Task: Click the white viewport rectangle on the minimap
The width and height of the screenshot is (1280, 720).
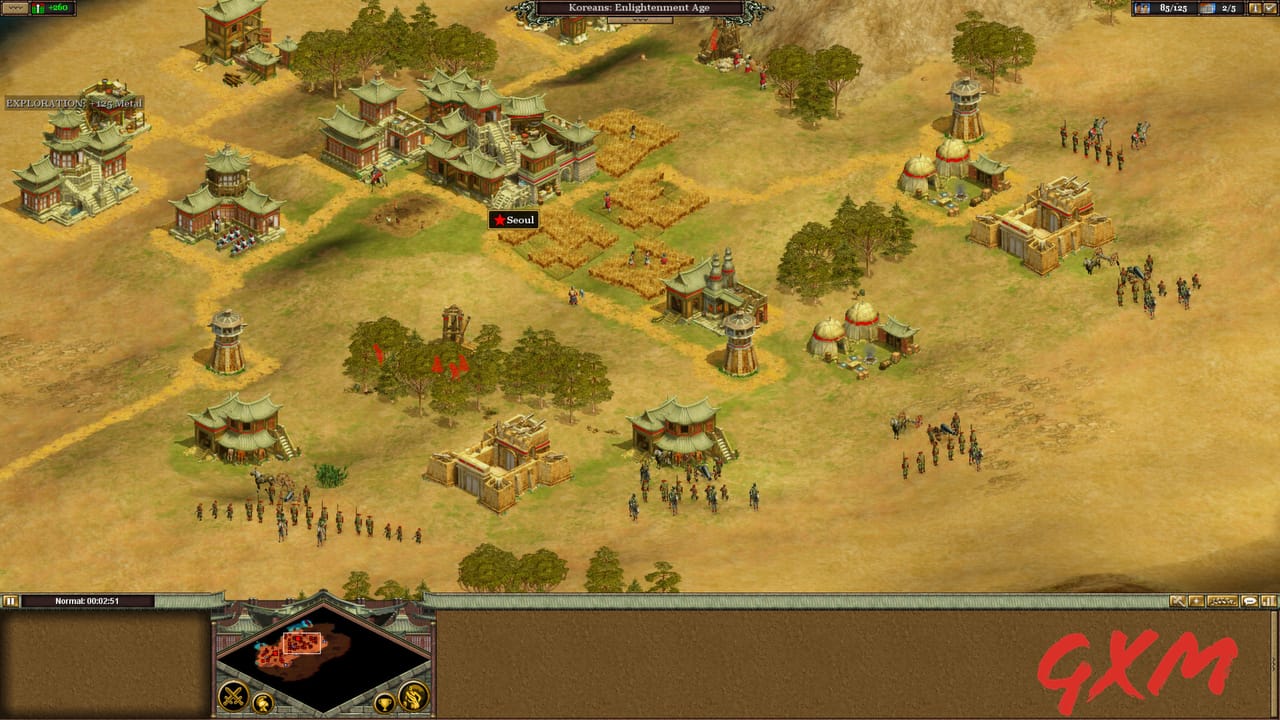Action: click(303, 643)
